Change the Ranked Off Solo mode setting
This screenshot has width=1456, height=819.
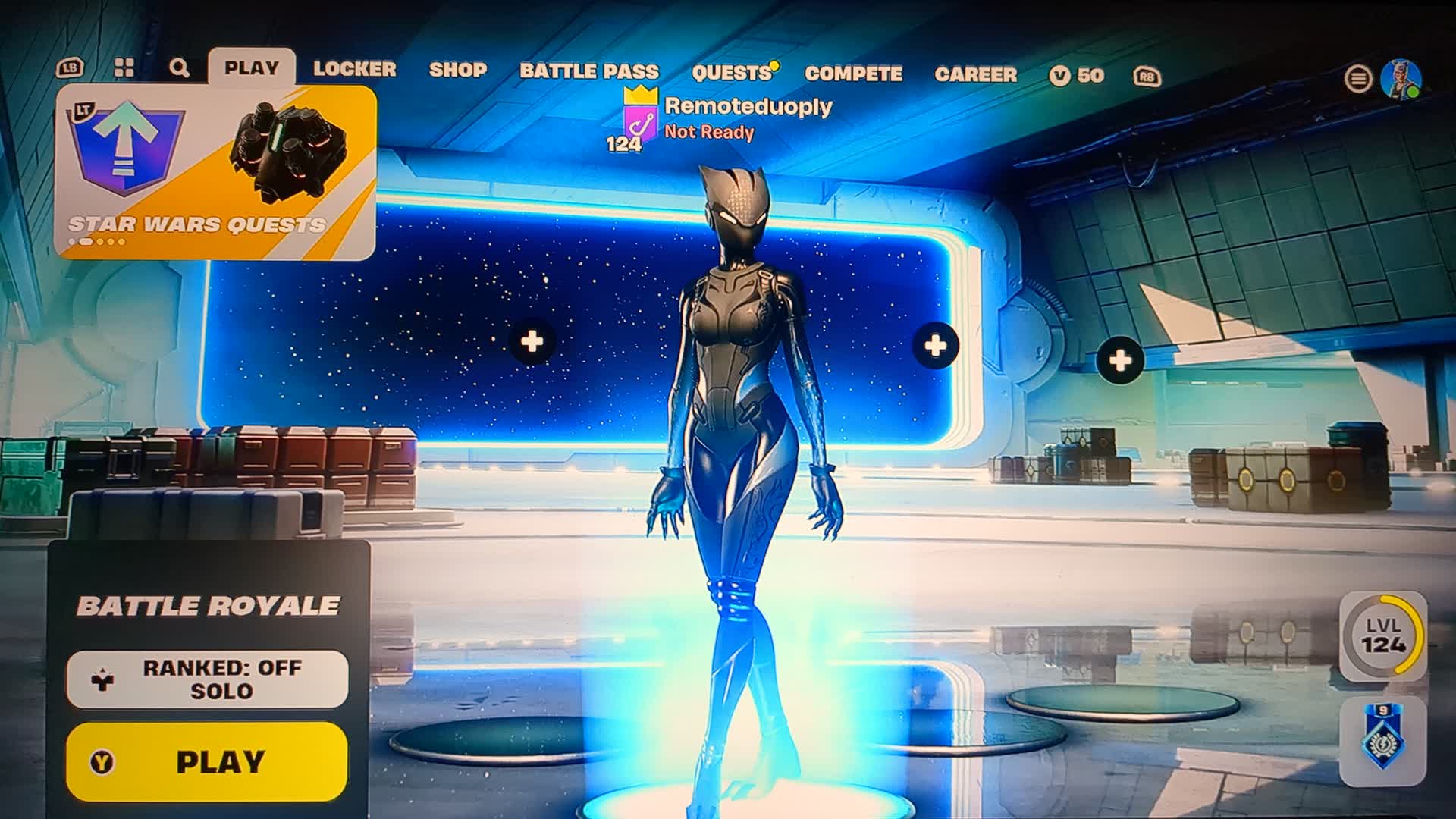[x=207, y=679]
